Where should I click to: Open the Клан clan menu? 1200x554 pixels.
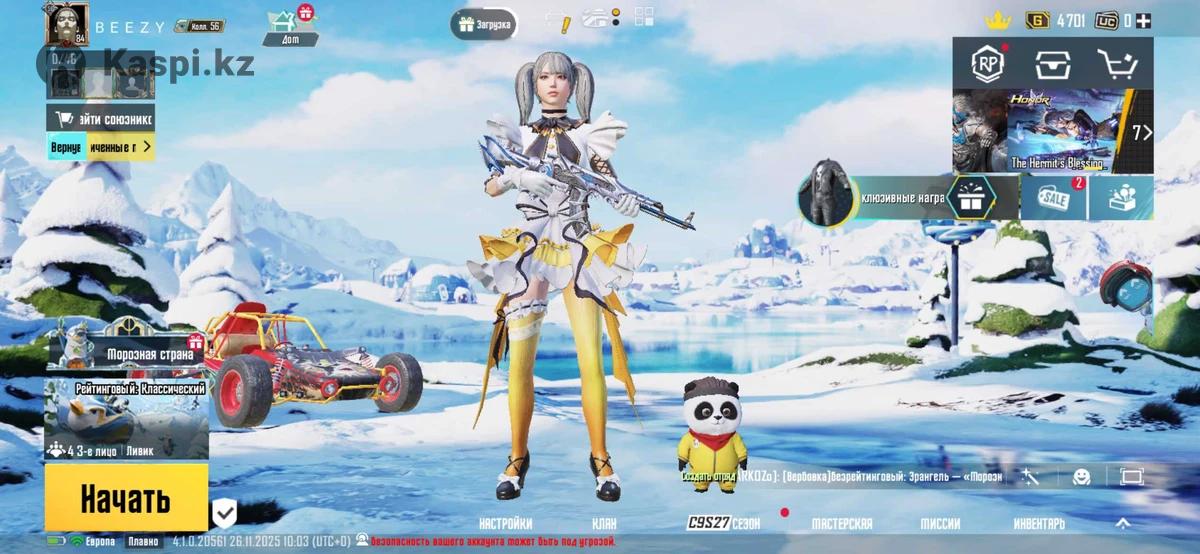click(603, 523)
